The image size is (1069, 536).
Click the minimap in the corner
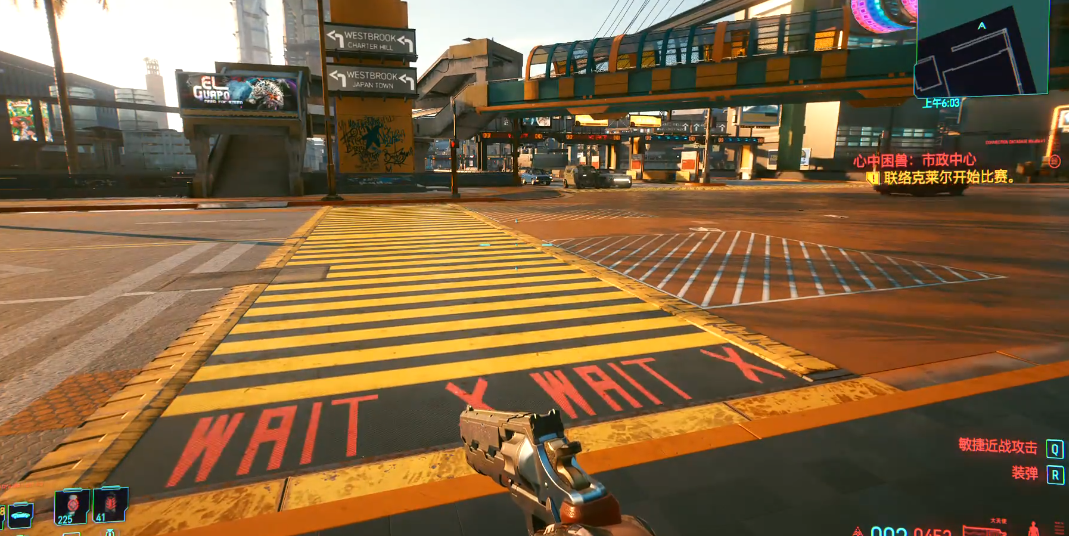[x=981, y=50]
